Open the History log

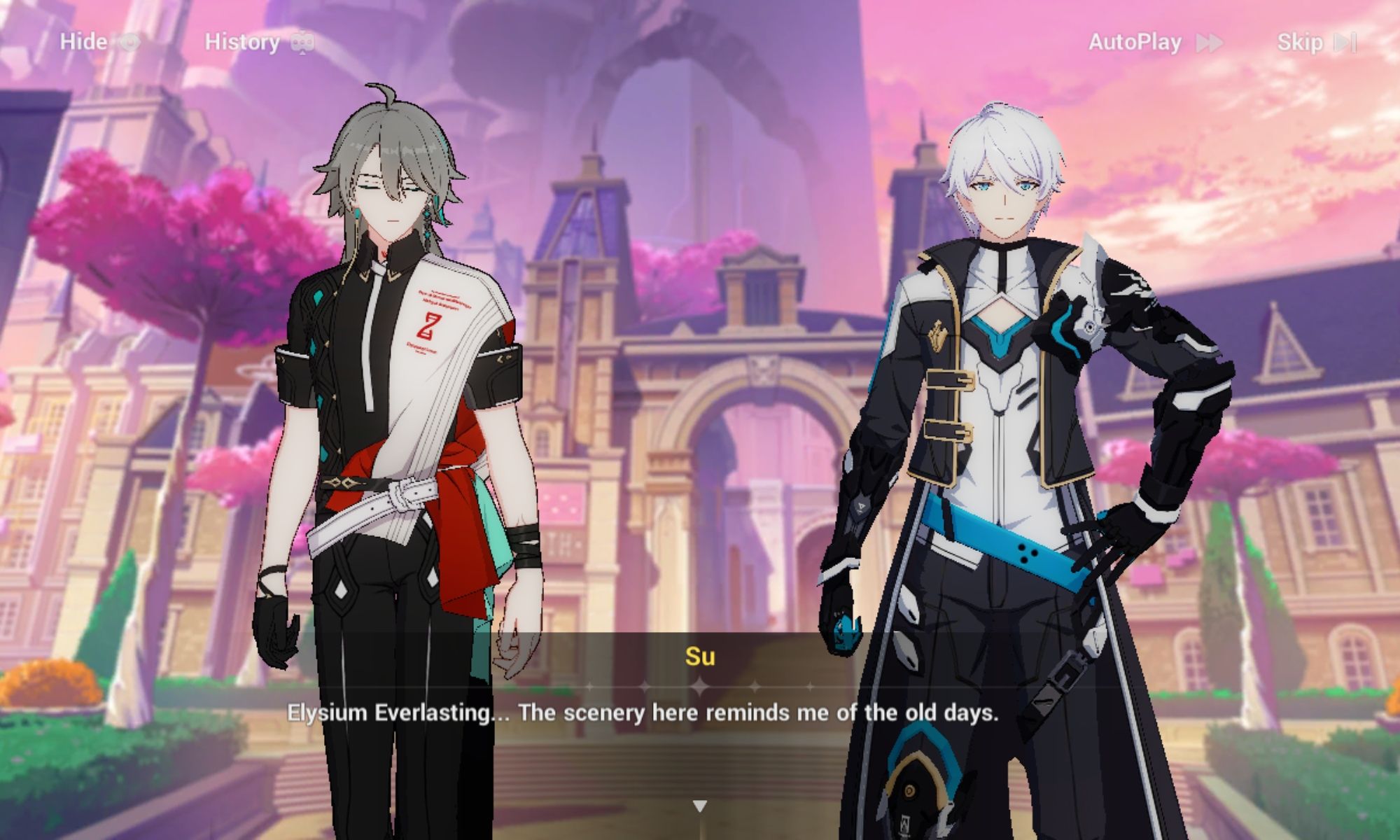tap(241, 42)
